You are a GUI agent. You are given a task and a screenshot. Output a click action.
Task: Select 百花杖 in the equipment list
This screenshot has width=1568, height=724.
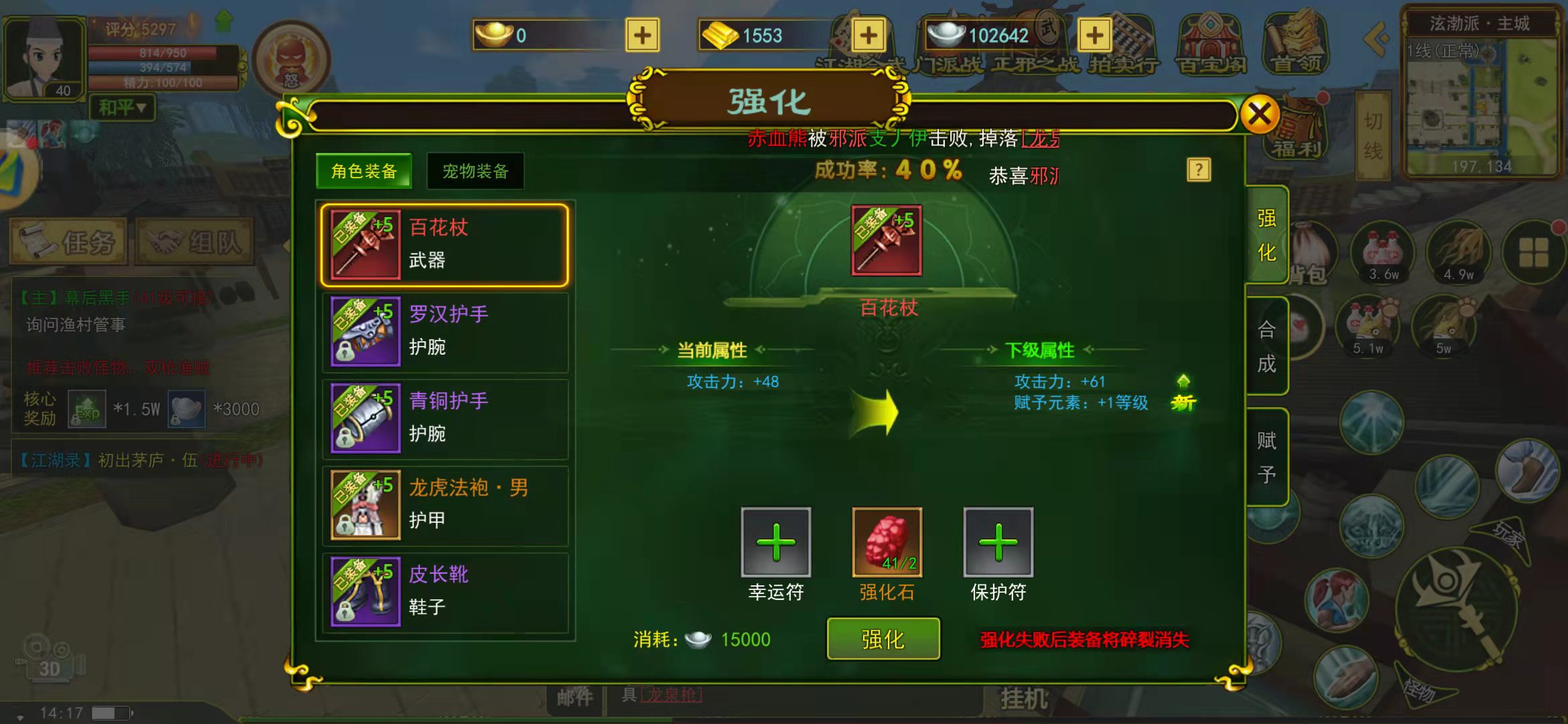[x=442, y=245]
